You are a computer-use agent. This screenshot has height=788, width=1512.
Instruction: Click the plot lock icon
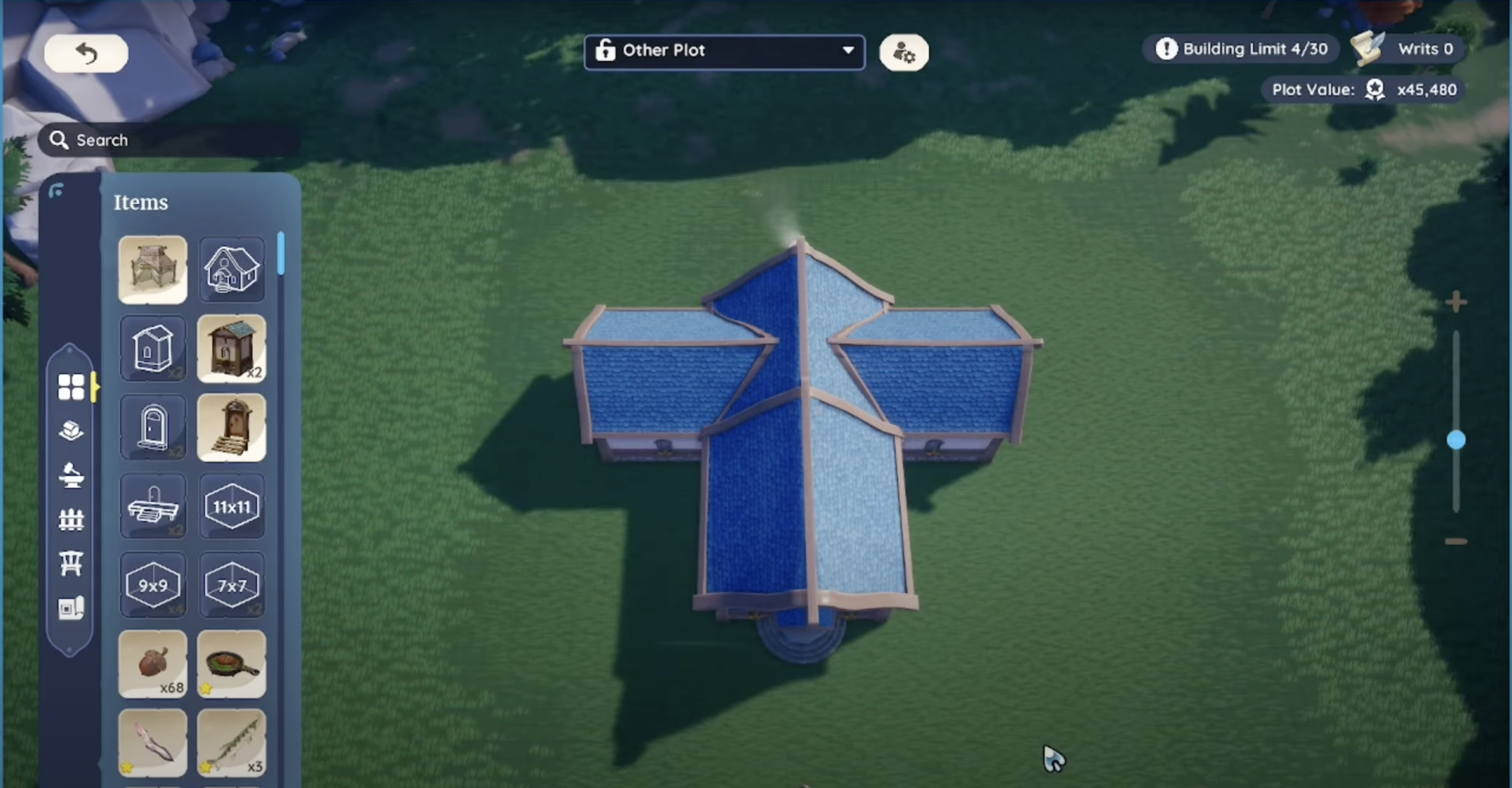[x=605, y=50]
